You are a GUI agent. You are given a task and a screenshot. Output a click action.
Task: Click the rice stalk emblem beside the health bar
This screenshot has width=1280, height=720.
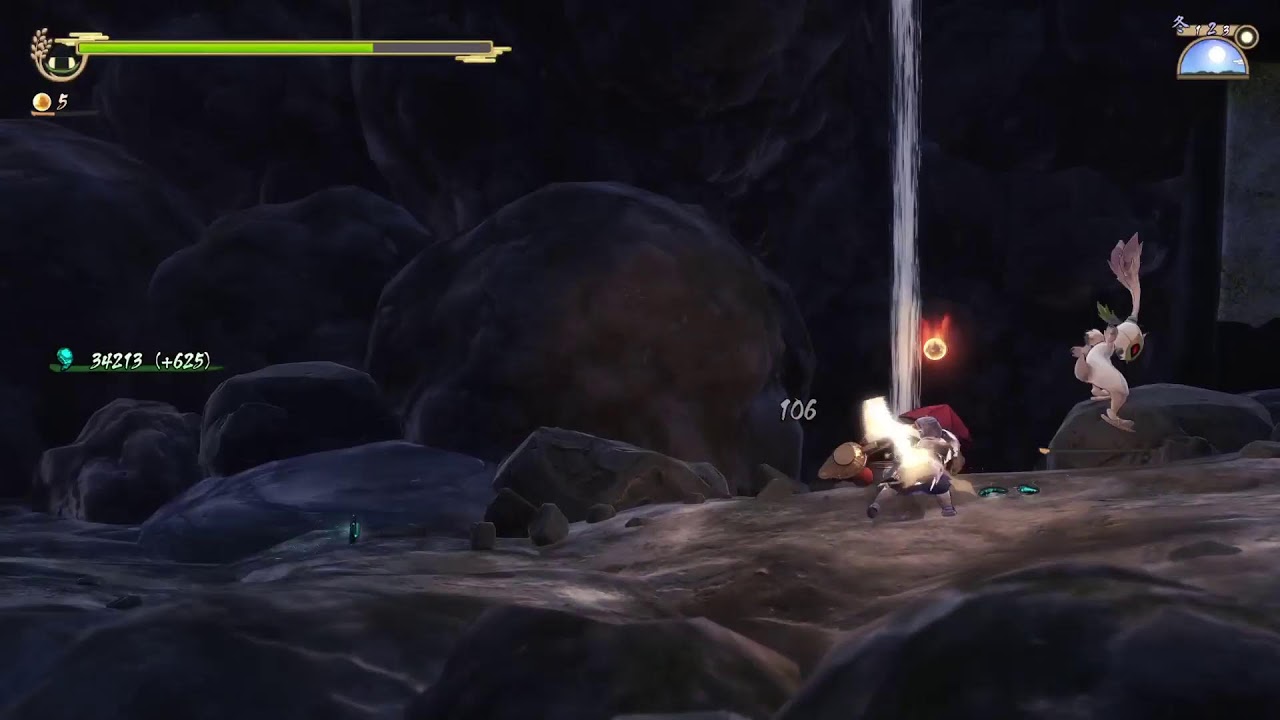tap(58, 55)
